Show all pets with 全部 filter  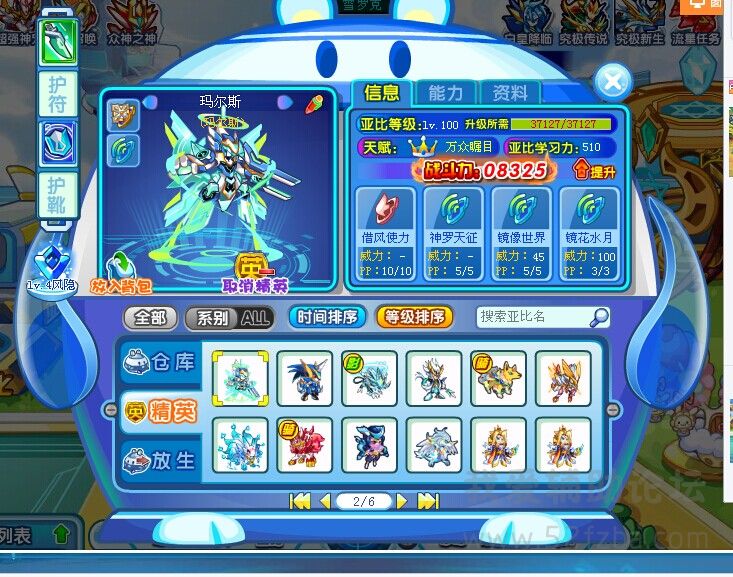point(150,318)
